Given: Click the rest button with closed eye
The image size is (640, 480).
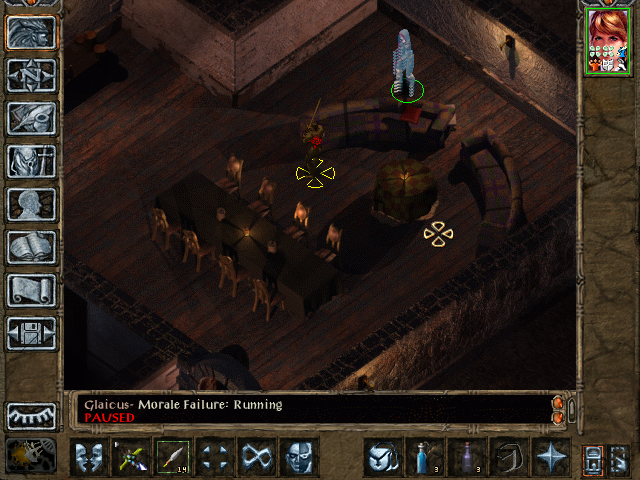Looking at the screenshot, I should [x=31, y=415].
